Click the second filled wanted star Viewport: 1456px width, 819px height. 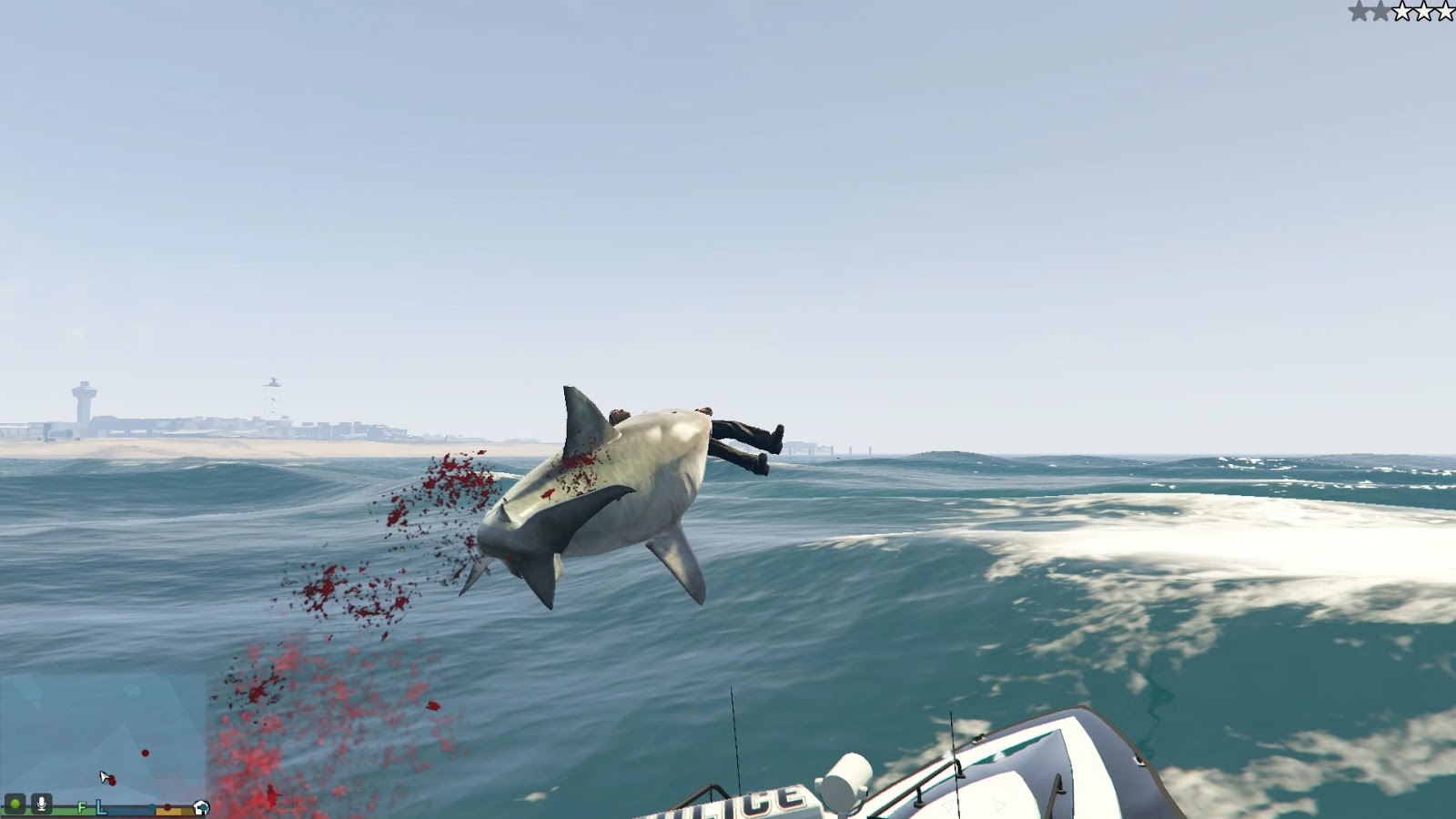1380,12
